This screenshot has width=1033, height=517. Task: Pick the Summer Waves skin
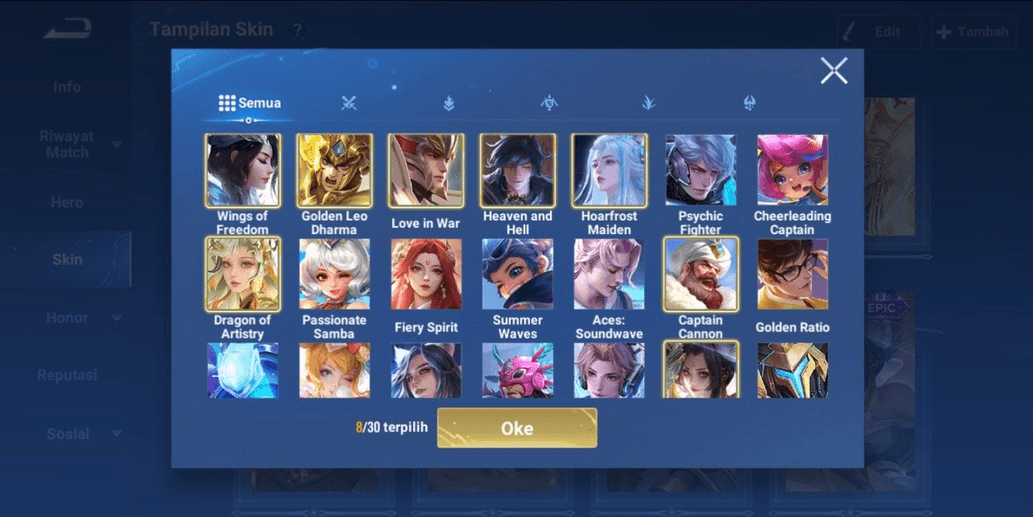click(517, 274)
